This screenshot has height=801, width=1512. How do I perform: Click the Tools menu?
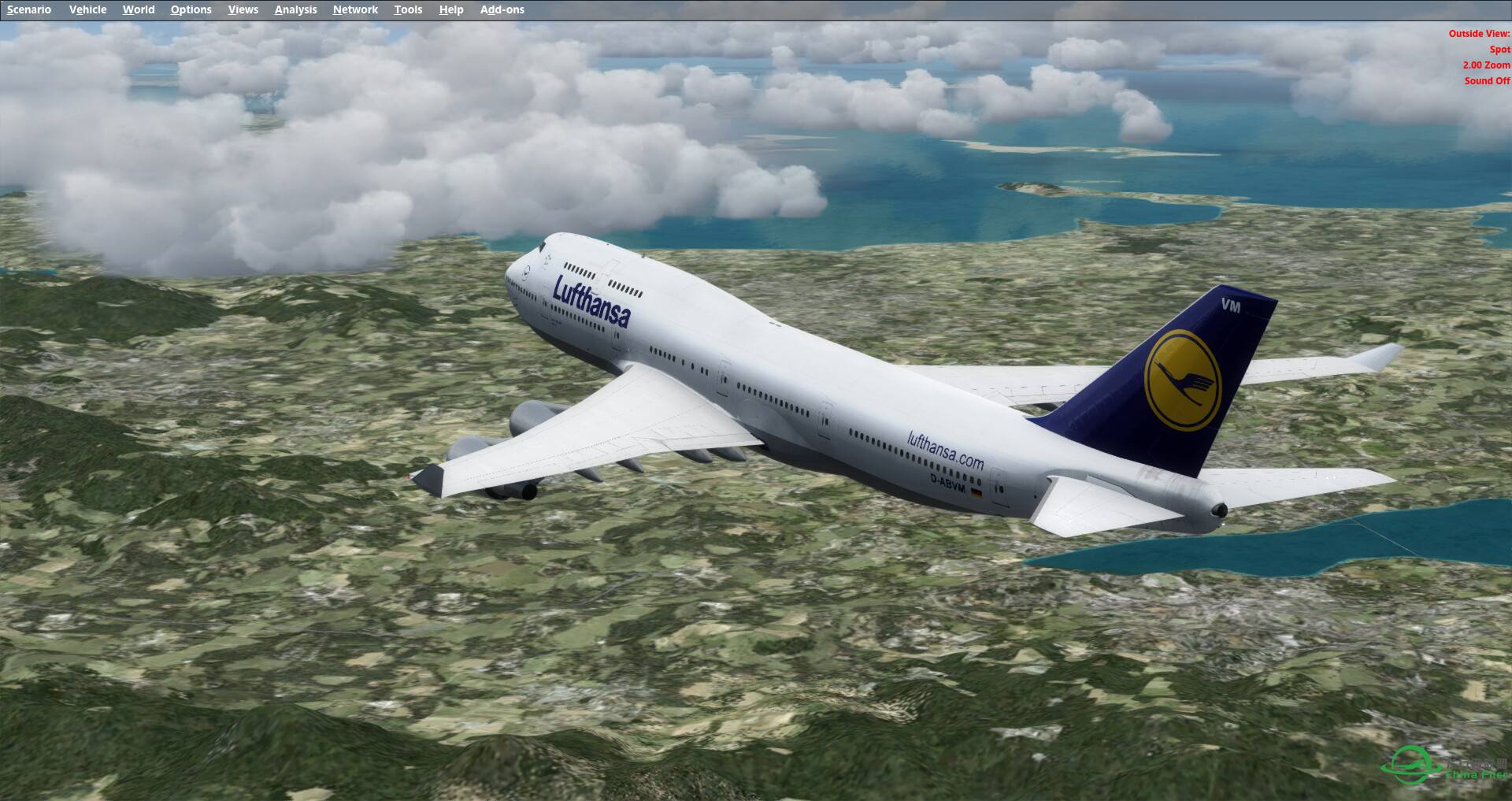(x=408, y=9)
